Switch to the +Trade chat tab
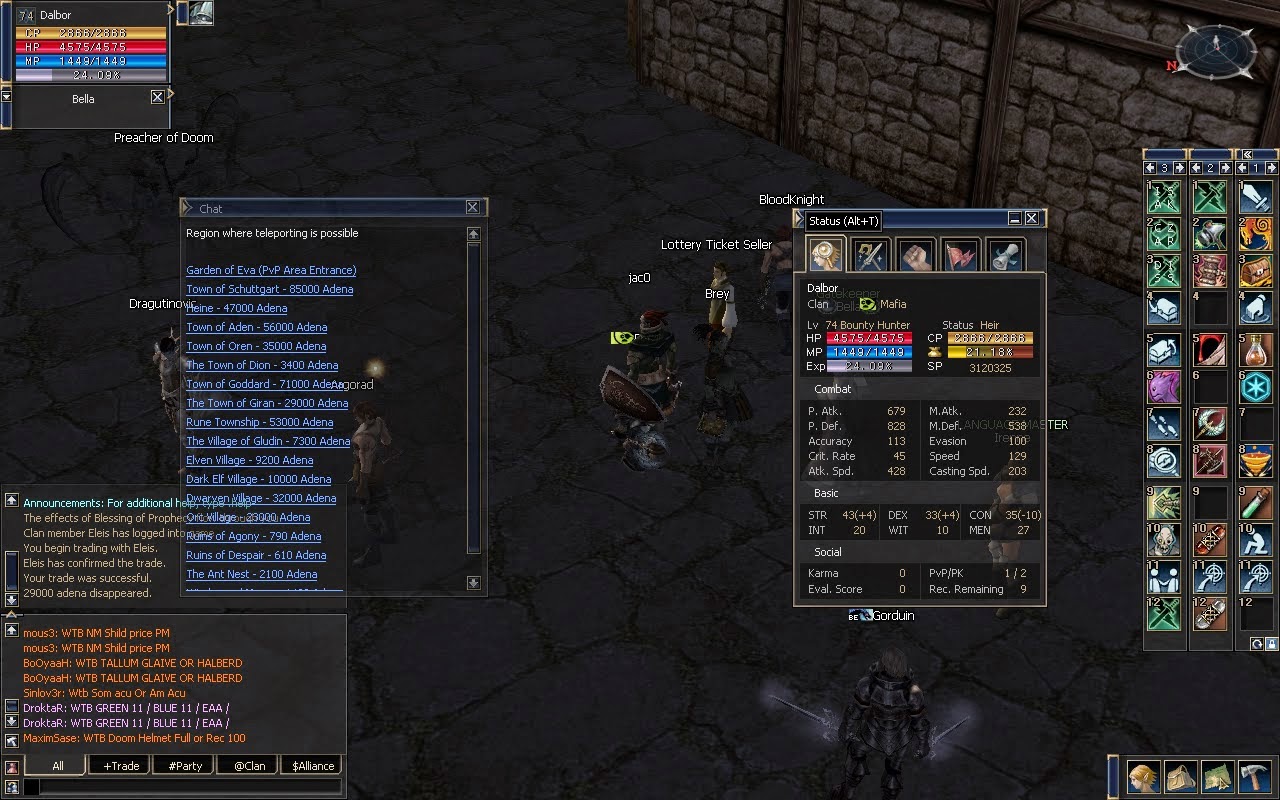Image resolution: width=1280 pixels, height=800 pixels. (x=118, y=765)
